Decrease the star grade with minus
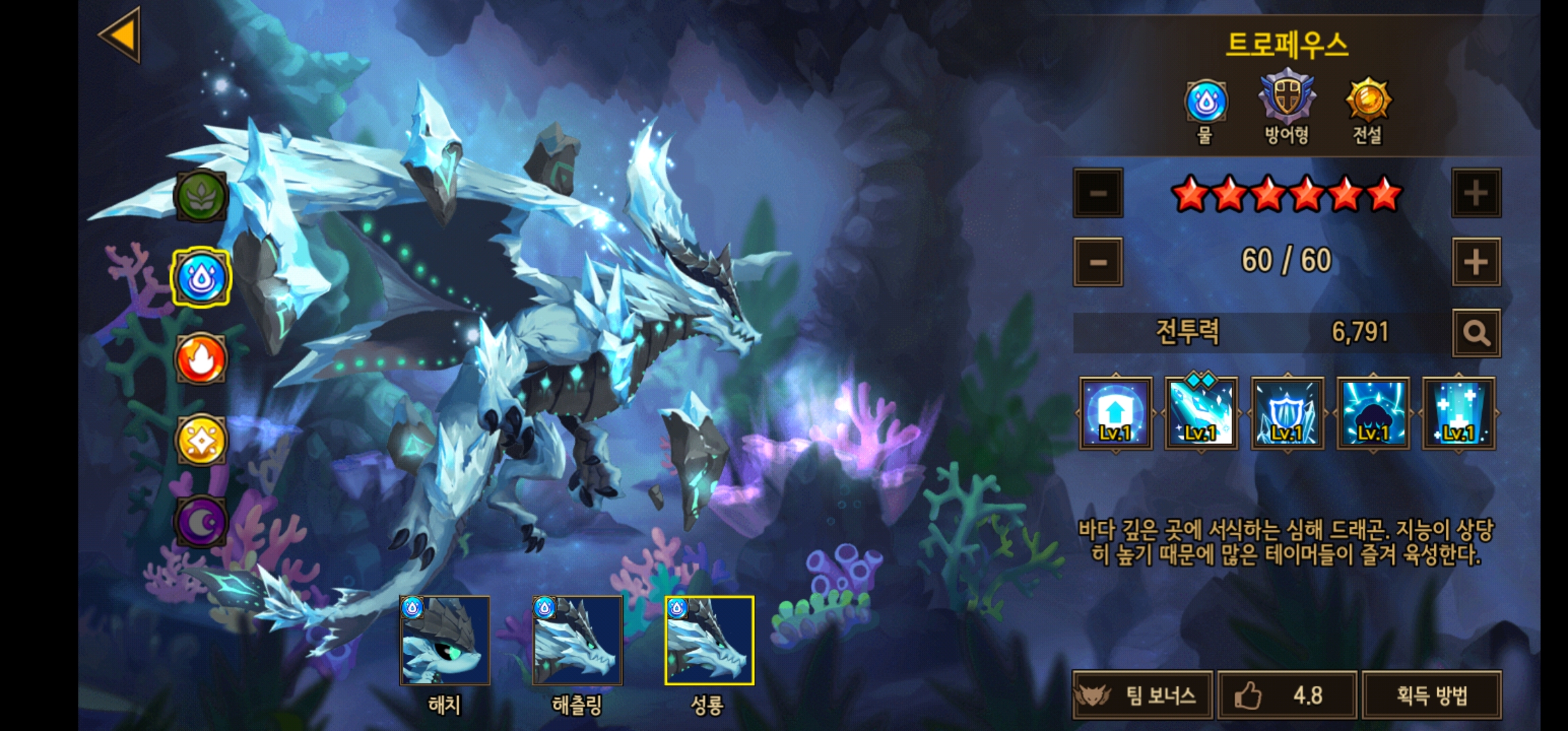The image size is (1568, 731). click(x=1097, y=194)
